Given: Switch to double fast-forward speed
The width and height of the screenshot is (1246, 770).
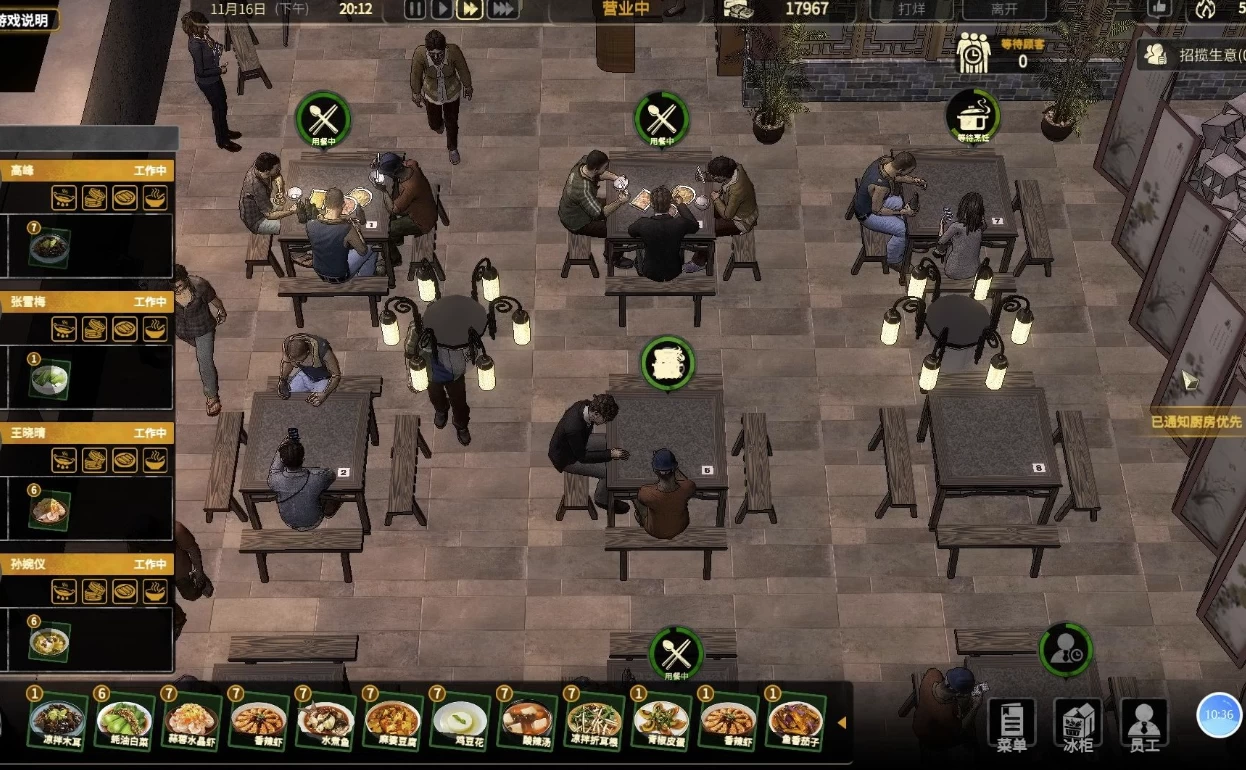Looking at the screenshot, I should (x=470, y=9).
